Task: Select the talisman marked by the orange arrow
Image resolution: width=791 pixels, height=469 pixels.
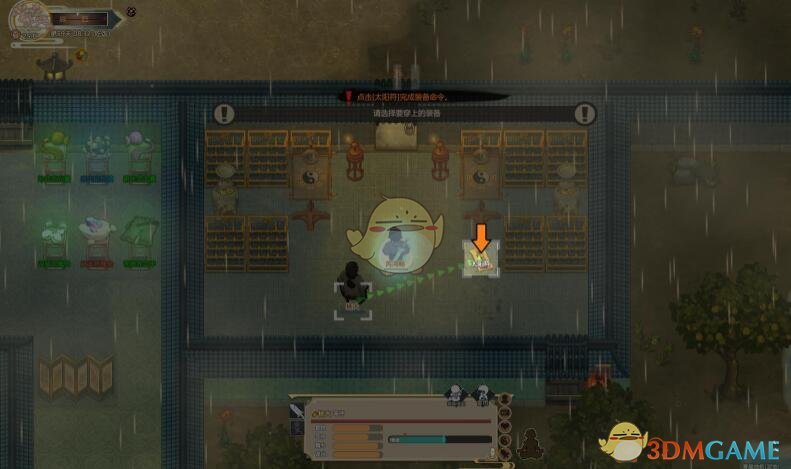Action: (481, 262)
